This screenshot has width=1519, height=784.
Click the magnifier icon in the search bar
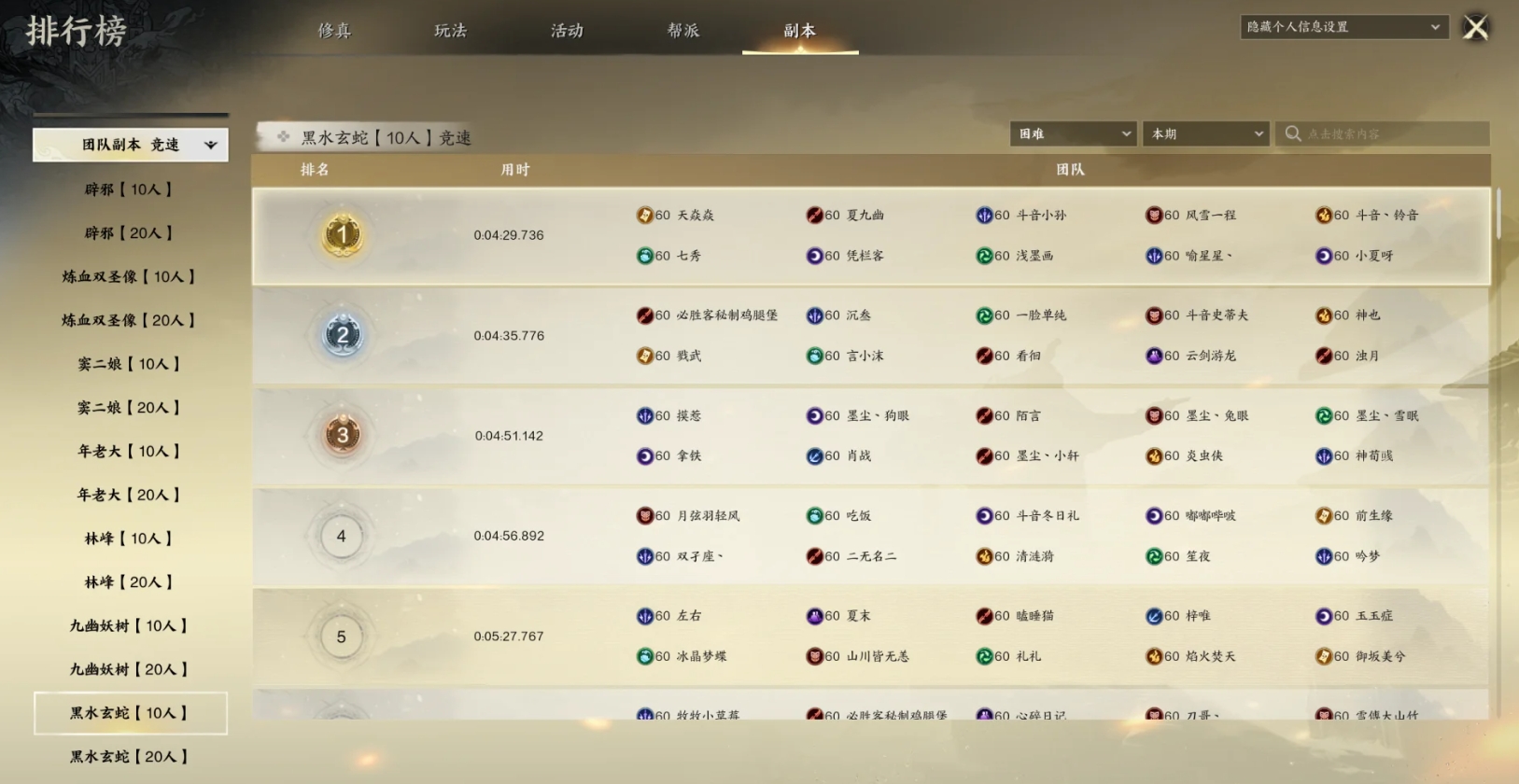coord(1293,133)
